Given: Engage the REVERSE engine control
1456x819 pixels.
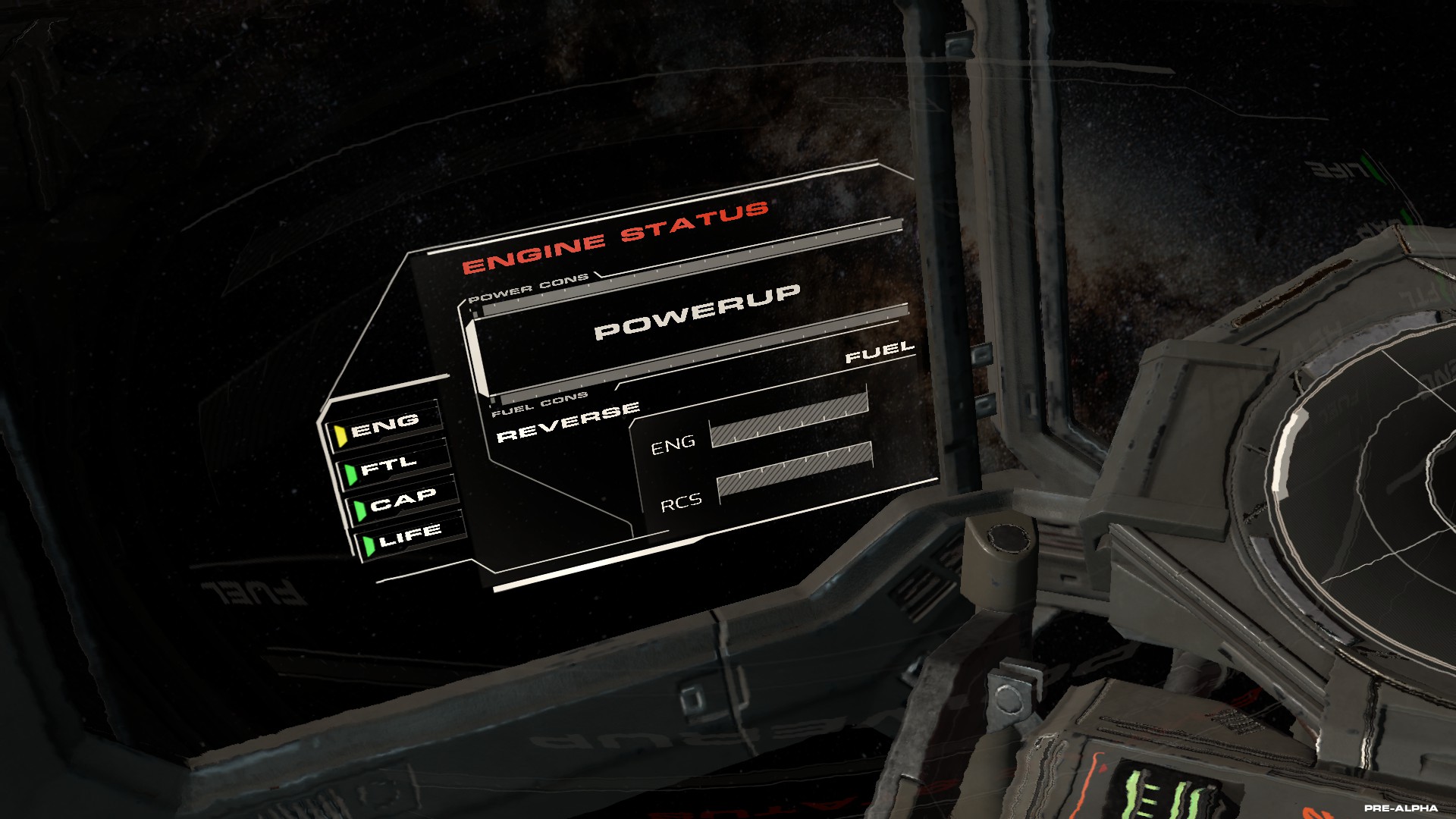Looking at the screenshot, I should point(568,423).
